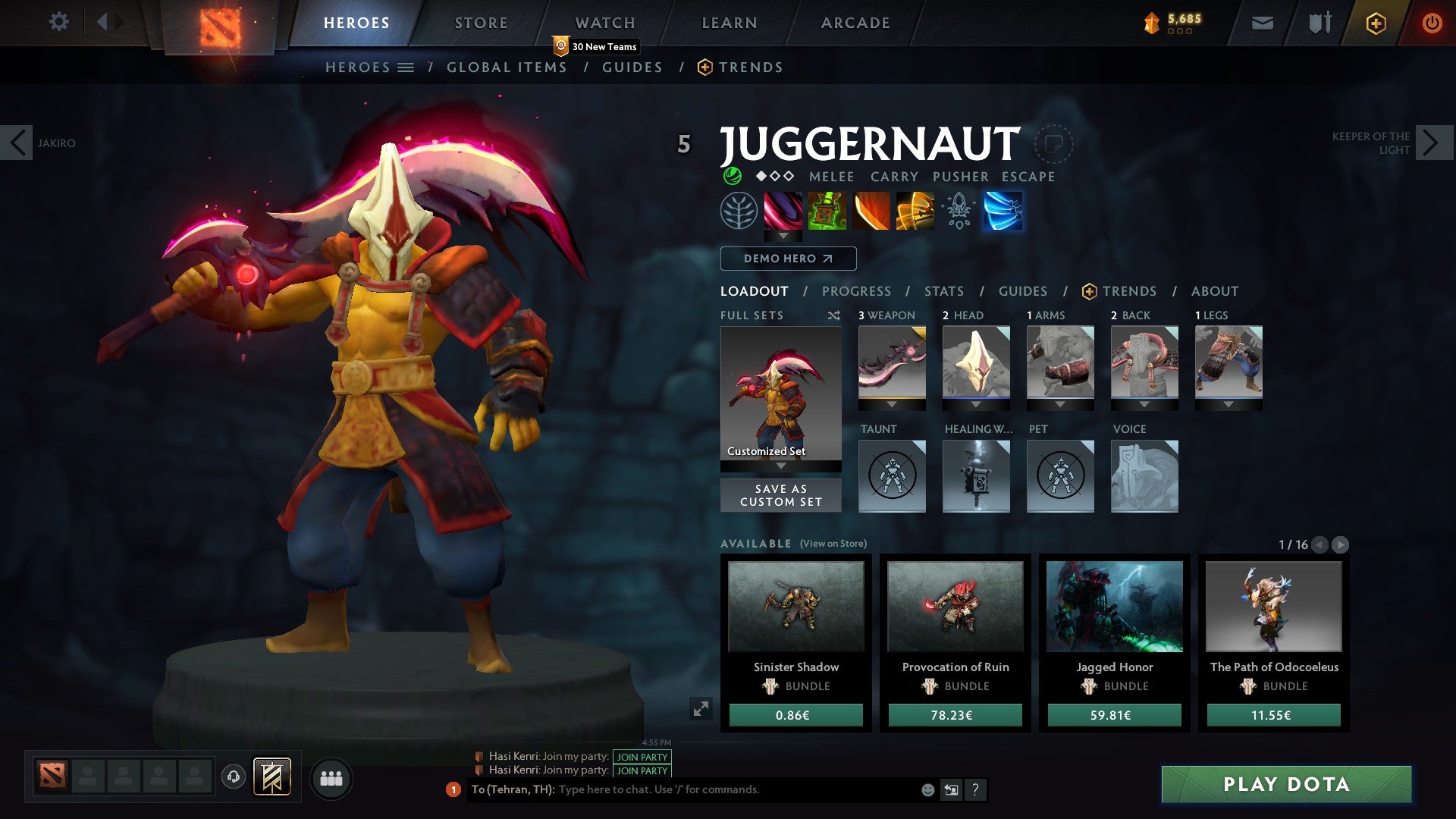Click SAVE AS CUSTOM SET
Screen dimensions: 1456x819
[780, 494]
